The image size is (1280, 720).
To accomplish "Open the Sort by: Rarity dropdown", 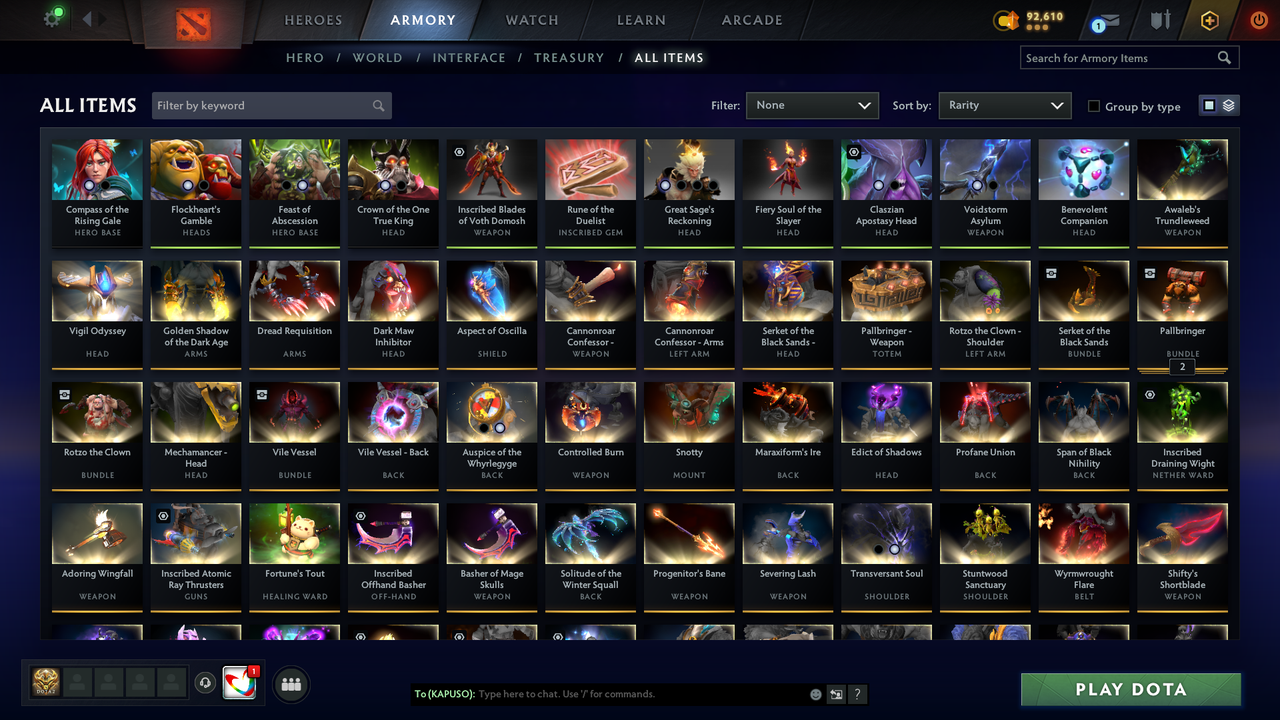I will coord(1004,105).
